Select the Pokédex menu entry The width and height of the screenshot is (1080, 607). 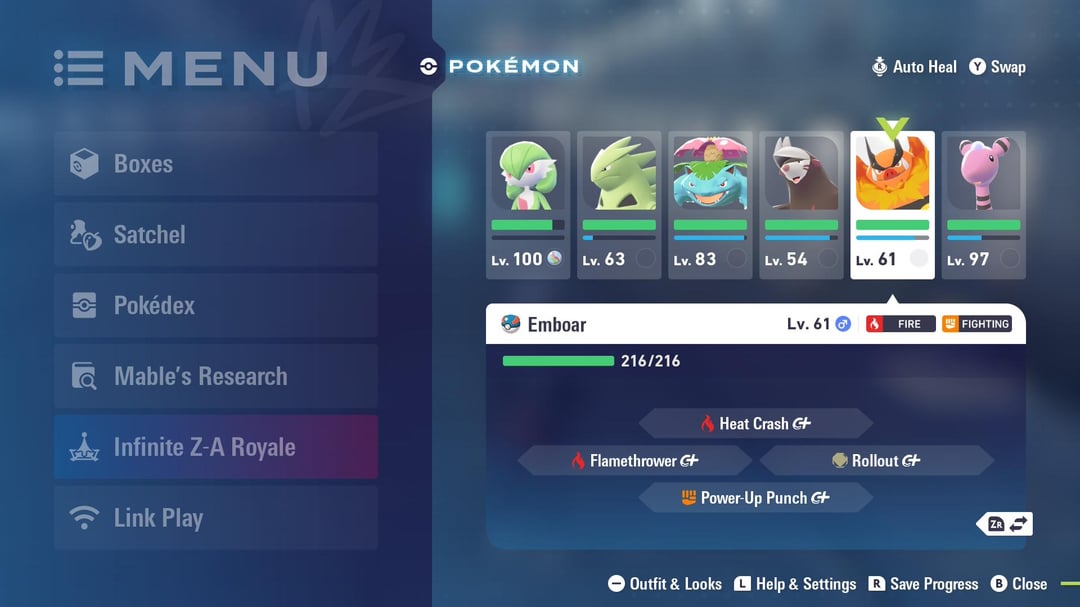point(215,305)
